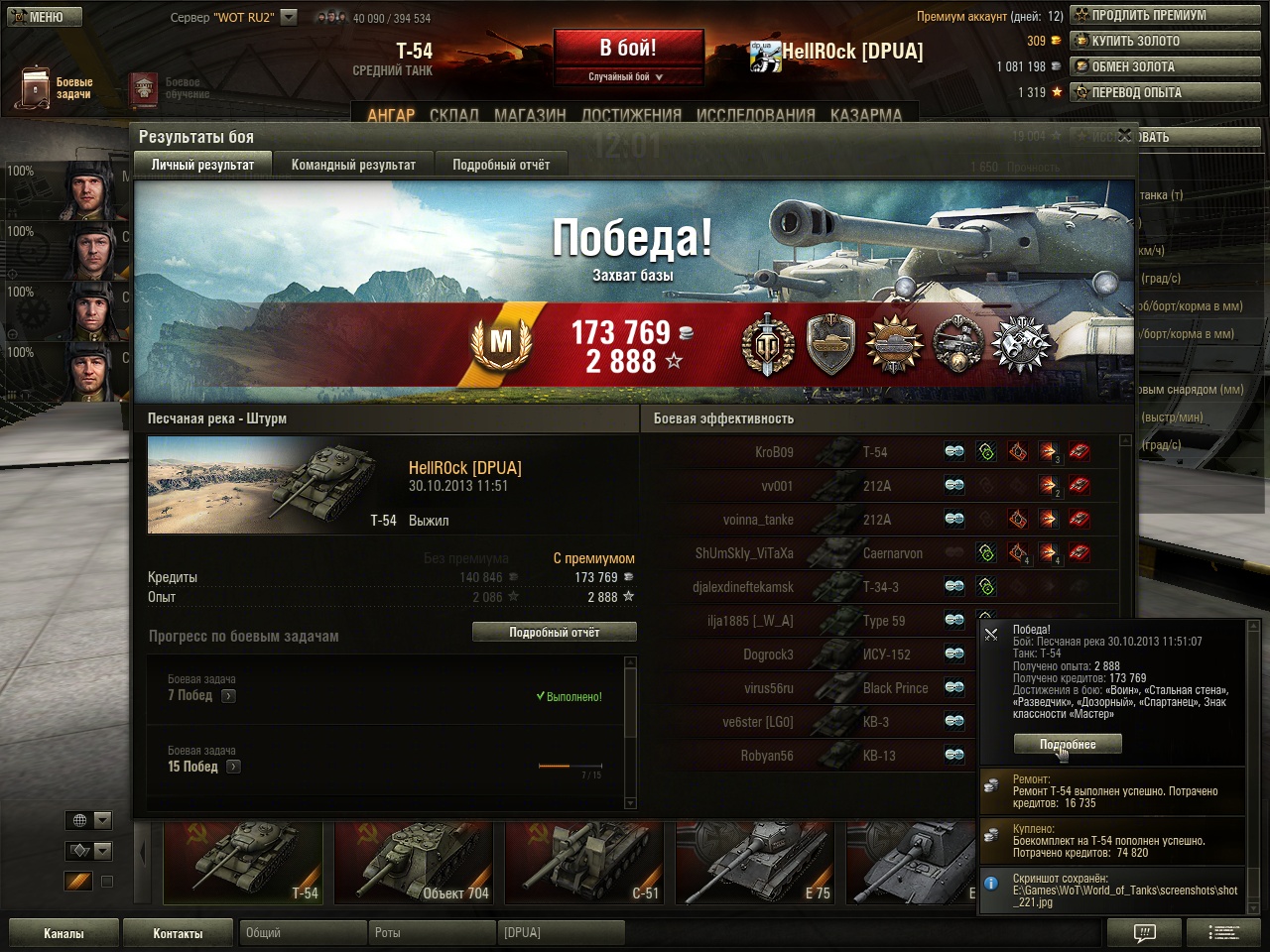Expand the 7 Побед battle task arrow

click(x=228, y=696)
